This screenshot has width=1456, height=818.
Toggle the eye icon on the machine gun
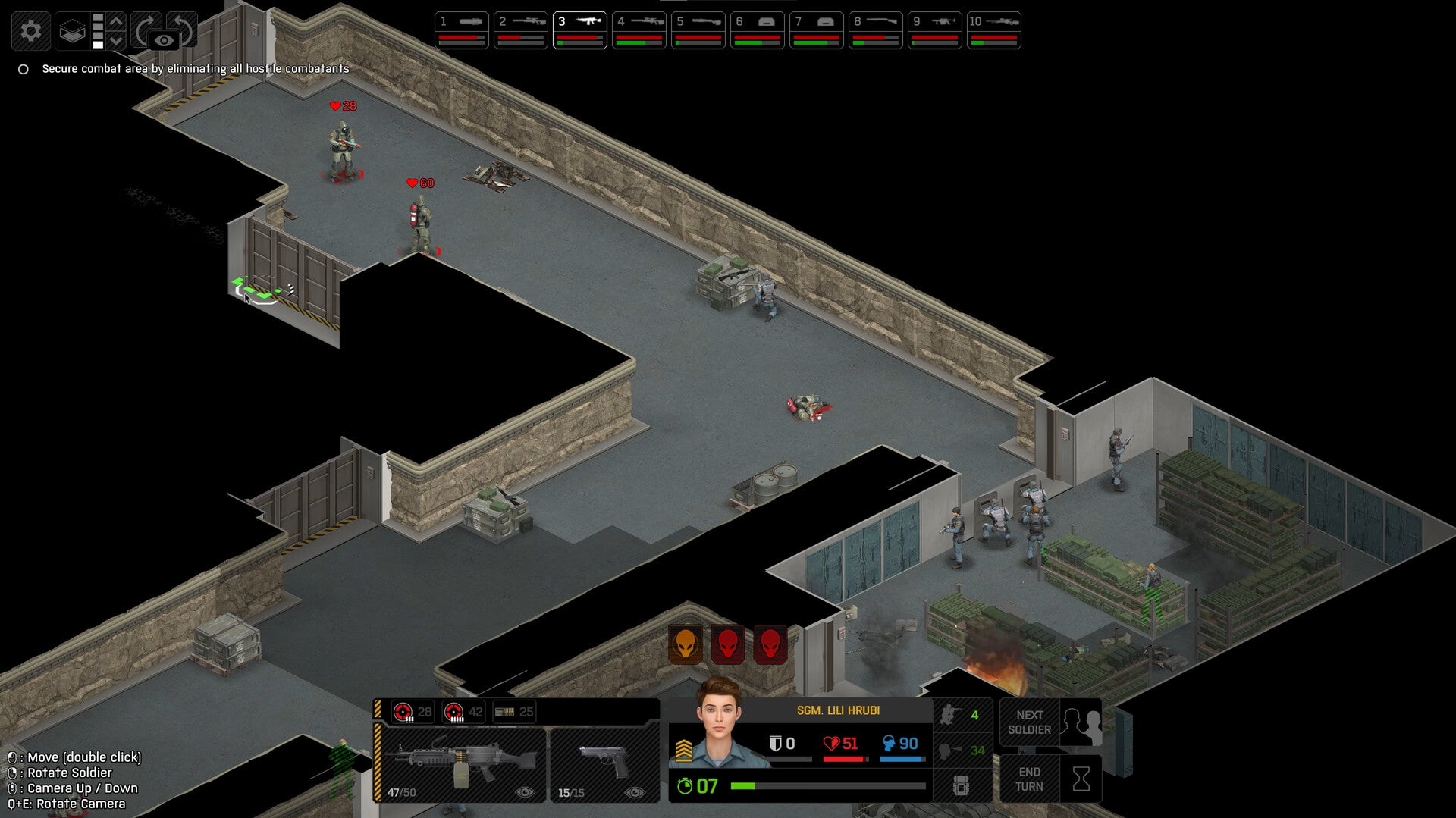pyautogui.click(x=526, y=791)
